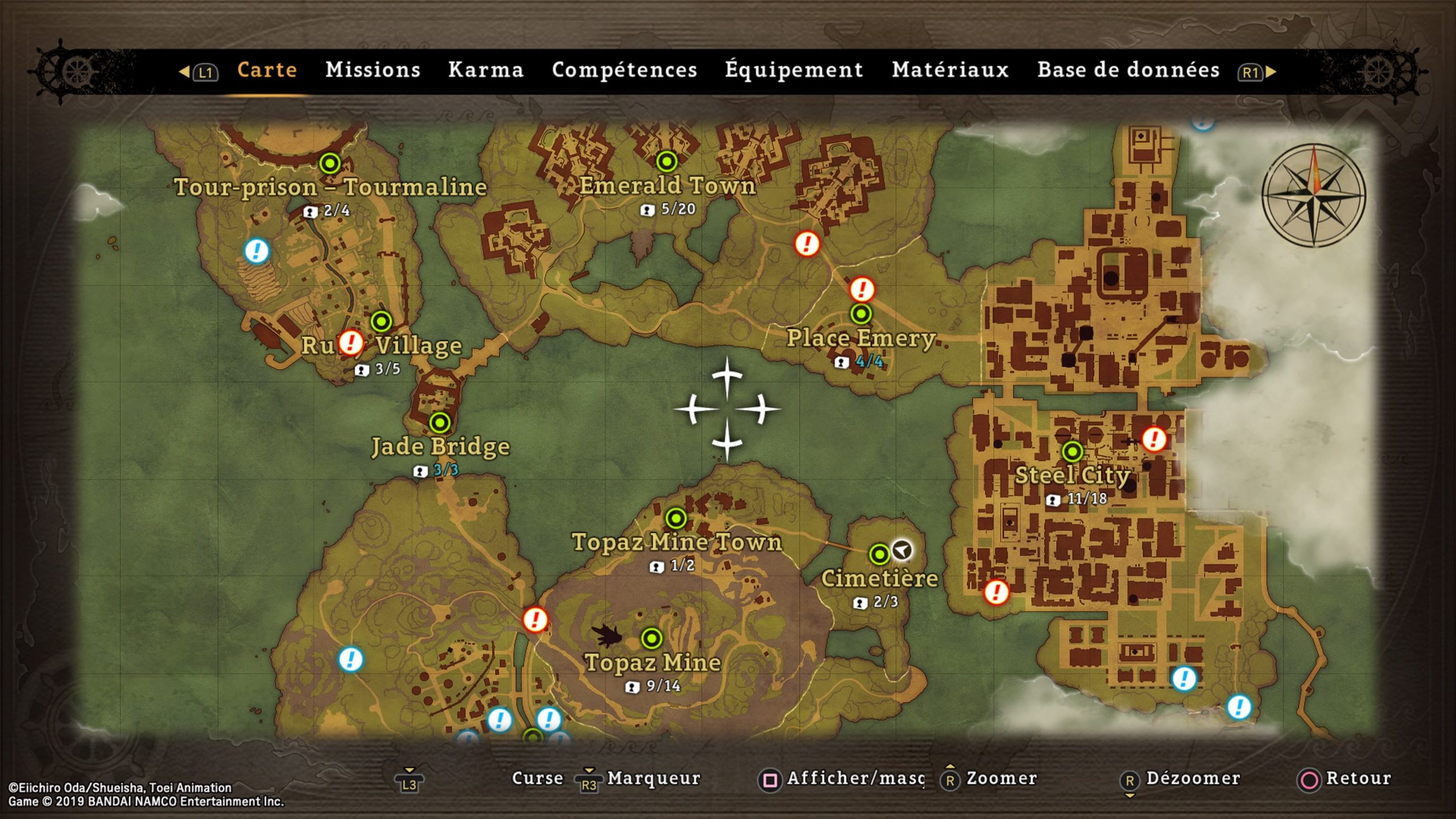
Task: Select the Emerald Town fast-travel marker
Action: pyautogui.click(x=667, y=162)
